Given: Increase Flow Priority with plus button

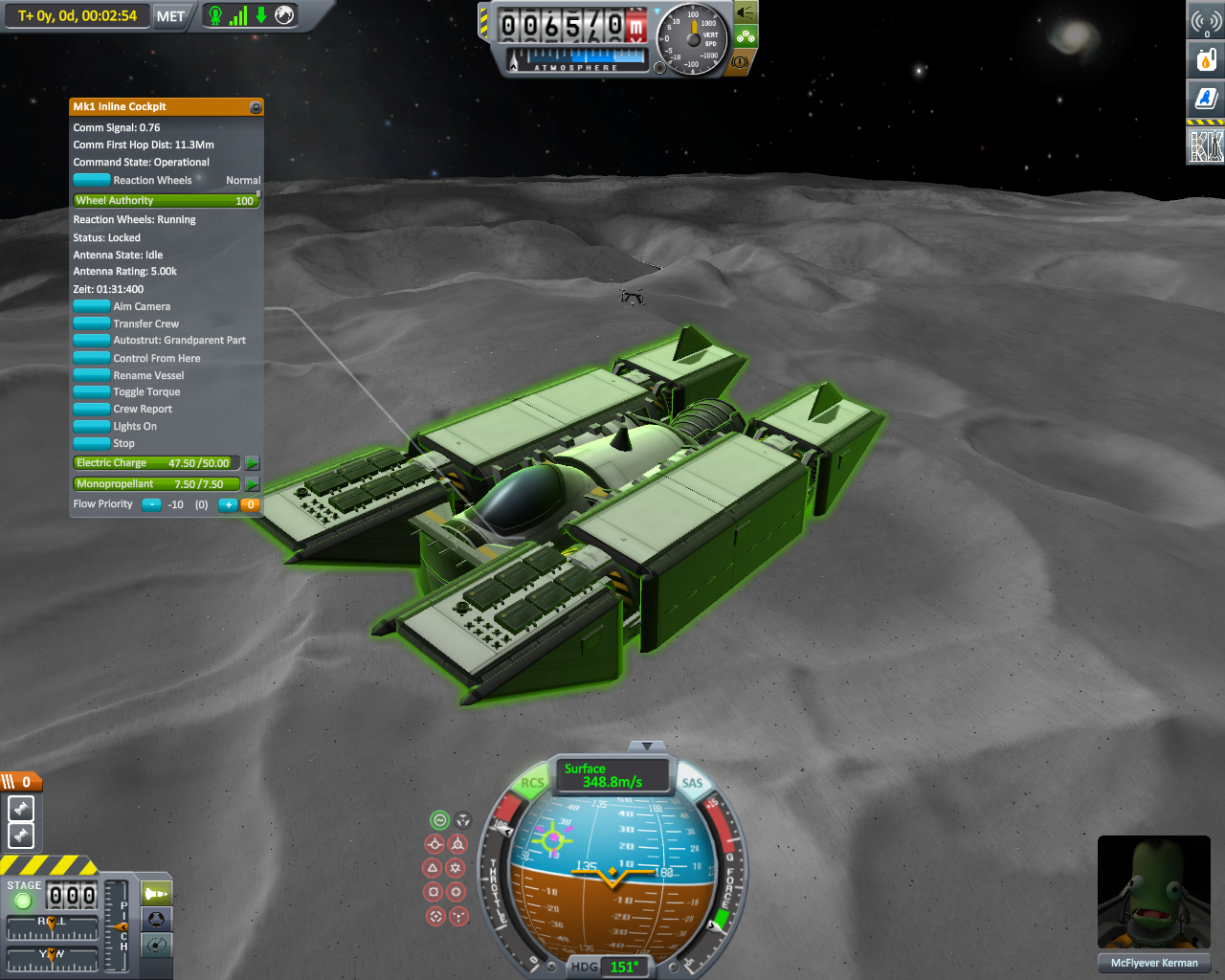Looking at the screenshot, I should click(228, 504).
